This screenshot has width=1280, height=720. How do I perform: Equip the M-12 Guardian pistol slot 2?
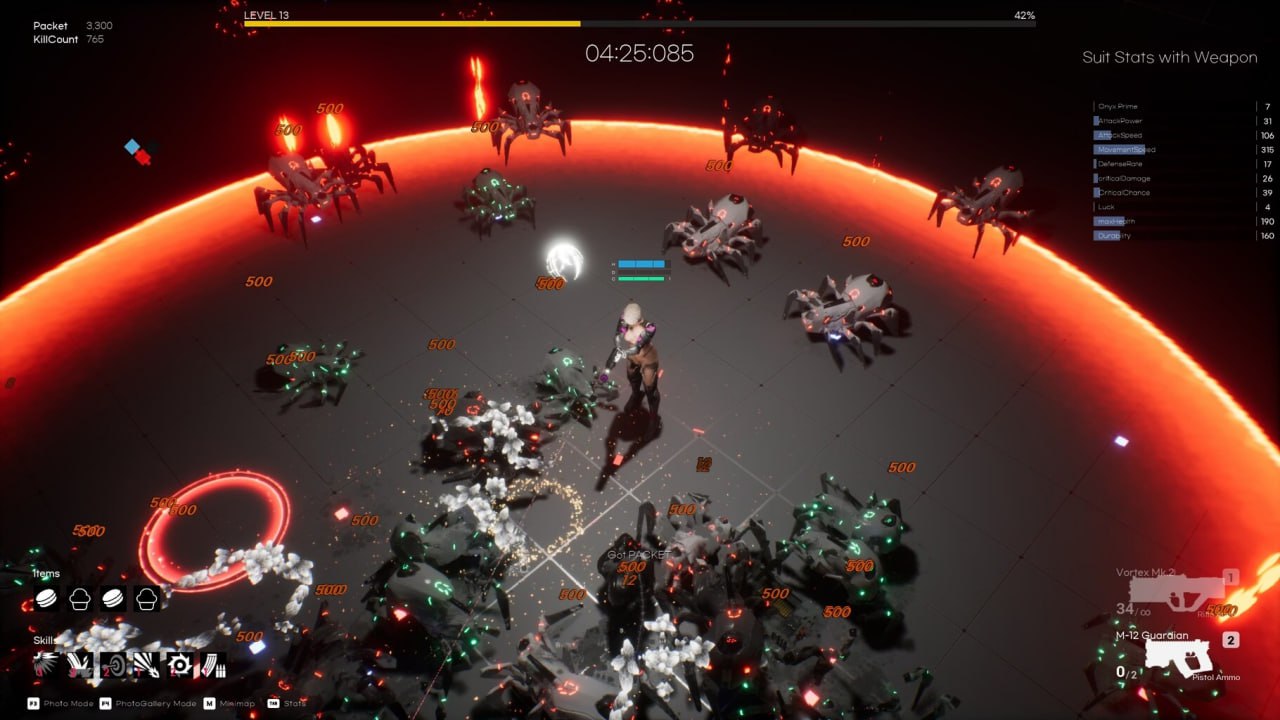(1180, 655)
